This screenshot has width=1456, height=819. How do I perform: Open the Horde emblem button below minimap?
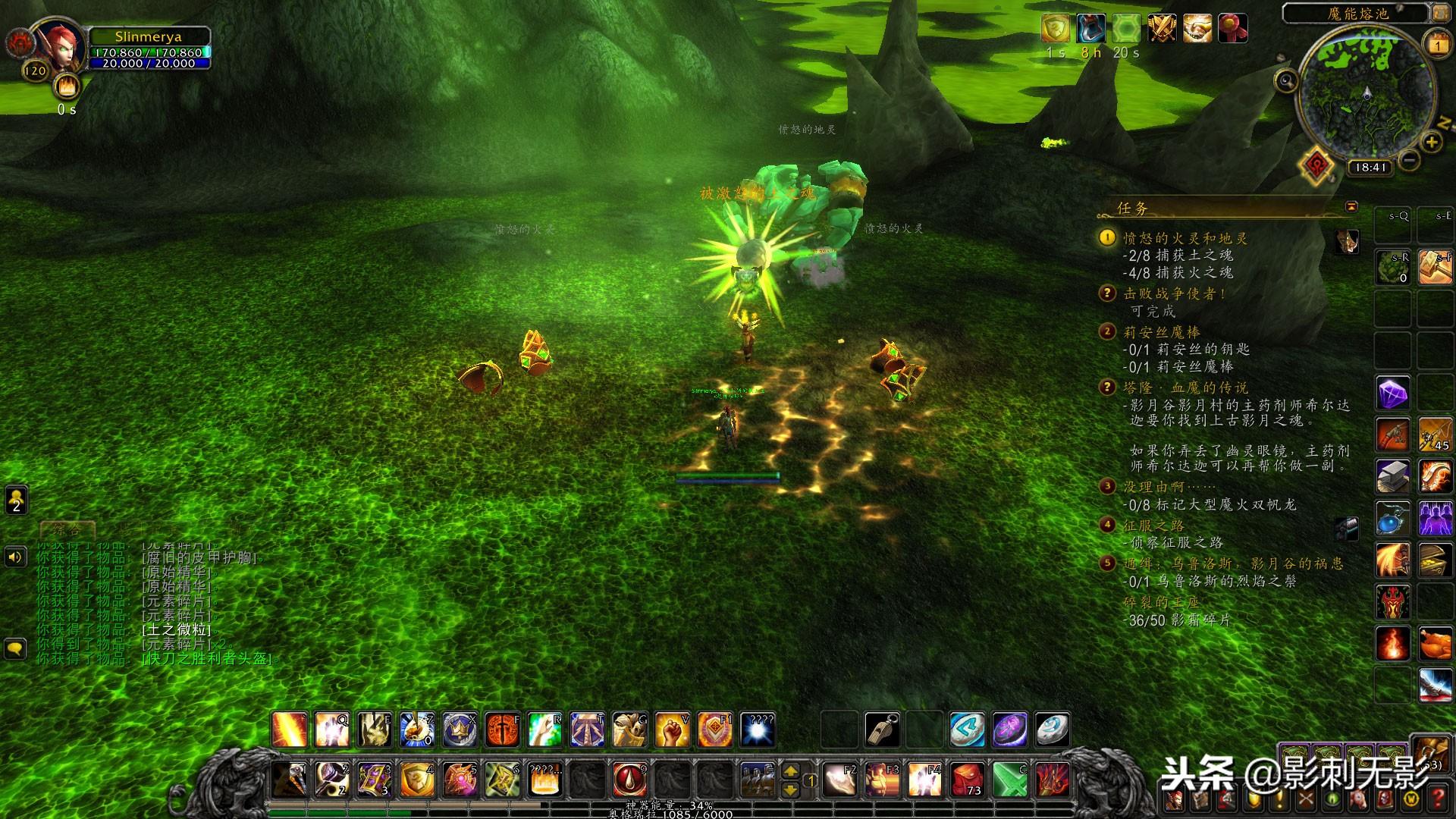pyautogui.click(x=1317, y=165)
